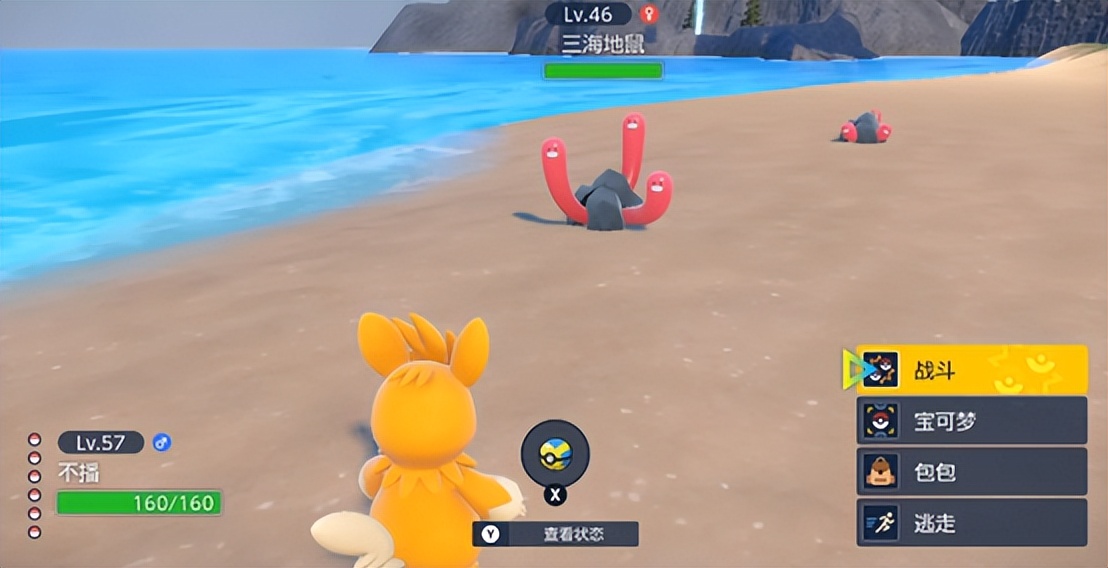Screen dimensions: 1108x568
Task: Choose 逃走 to flee the battle
Action: [x=971, y=523]
